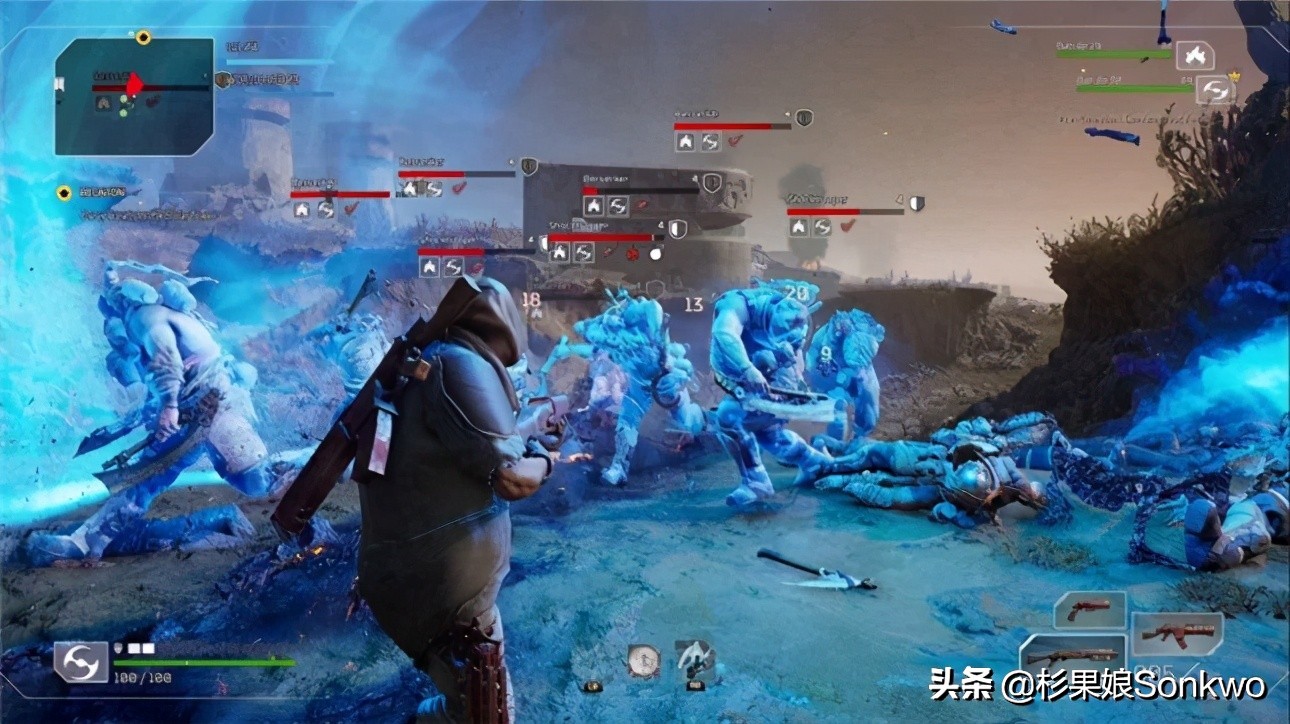This screenshot has height=724, width=1290.
Task: Click the swirl buff icon next to the second teammate's health bar
Action: tap(1216, 89)
